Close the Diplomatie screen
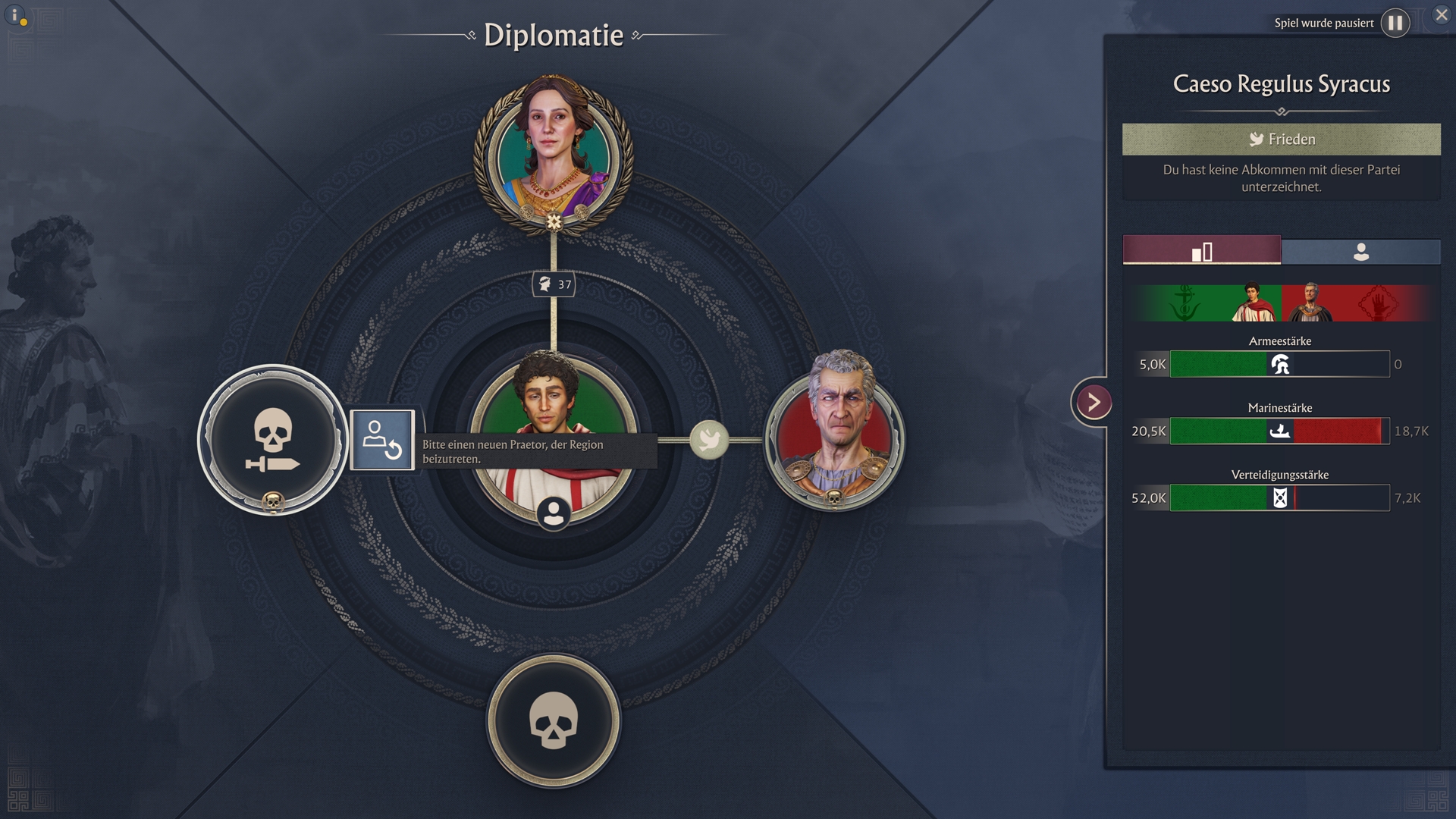 click(x=1441, y=14)
